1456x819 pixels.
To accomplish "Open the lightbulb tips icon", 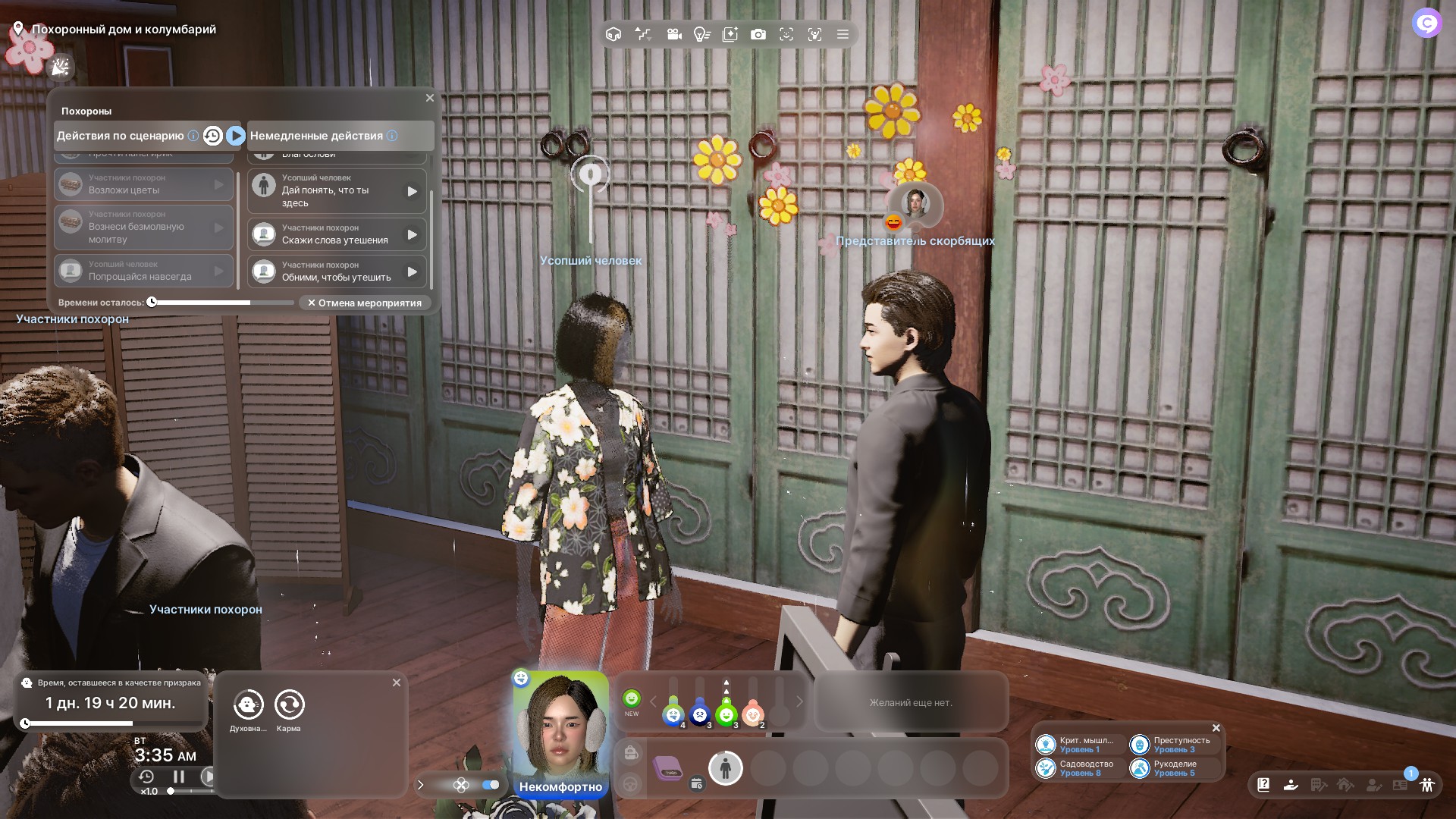I will coord(701,34).
